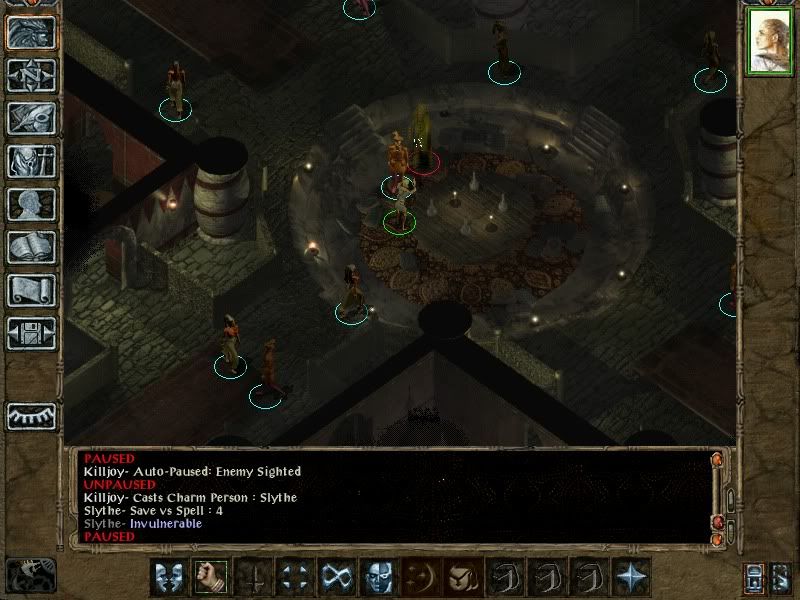Open special abilities with the star icon
This screenshot has width=800, height=600.
click(x=631, y=576)
